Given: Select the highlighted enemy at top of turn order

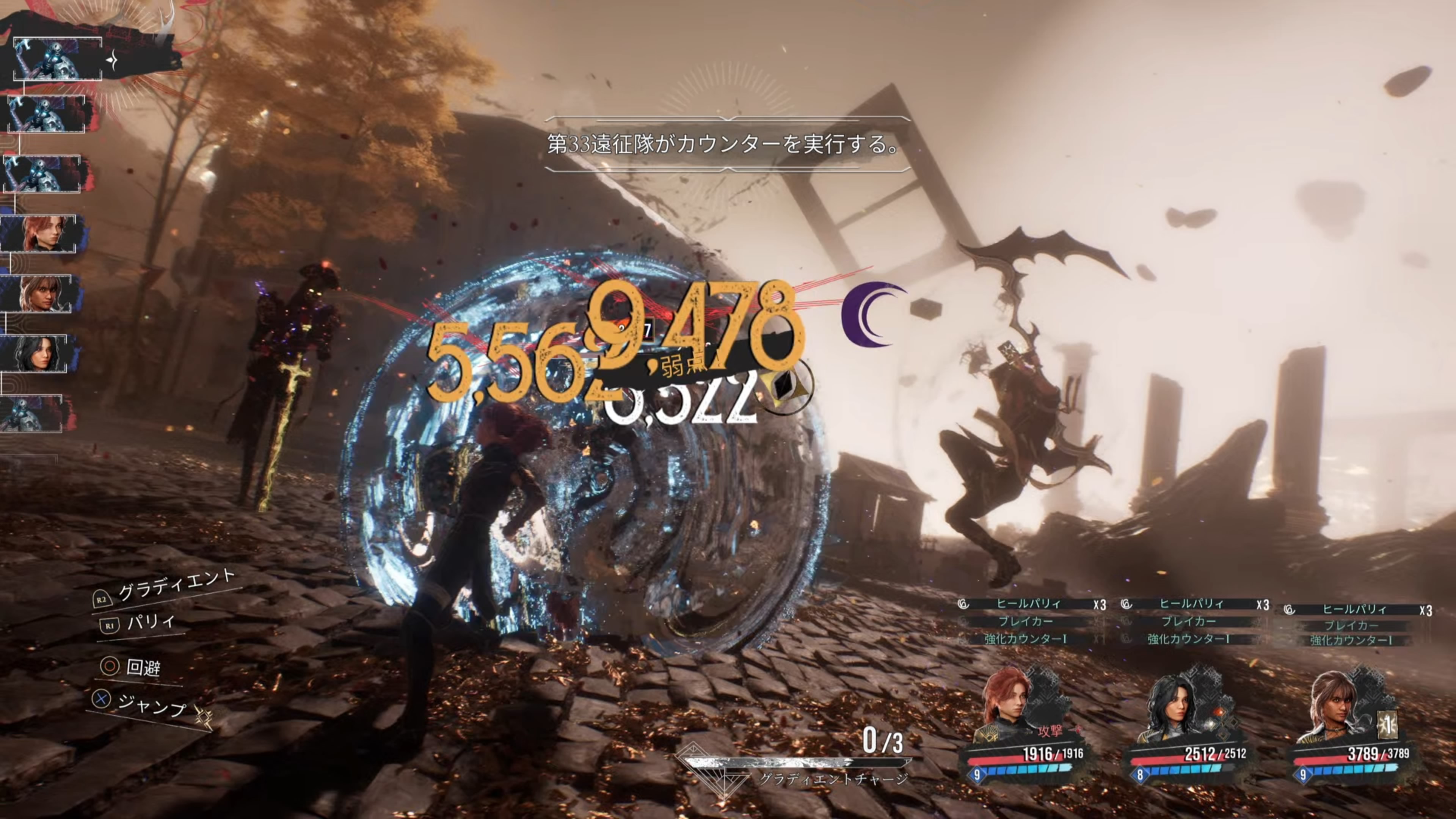Looking at the screenshot, I should click(57, 59).
